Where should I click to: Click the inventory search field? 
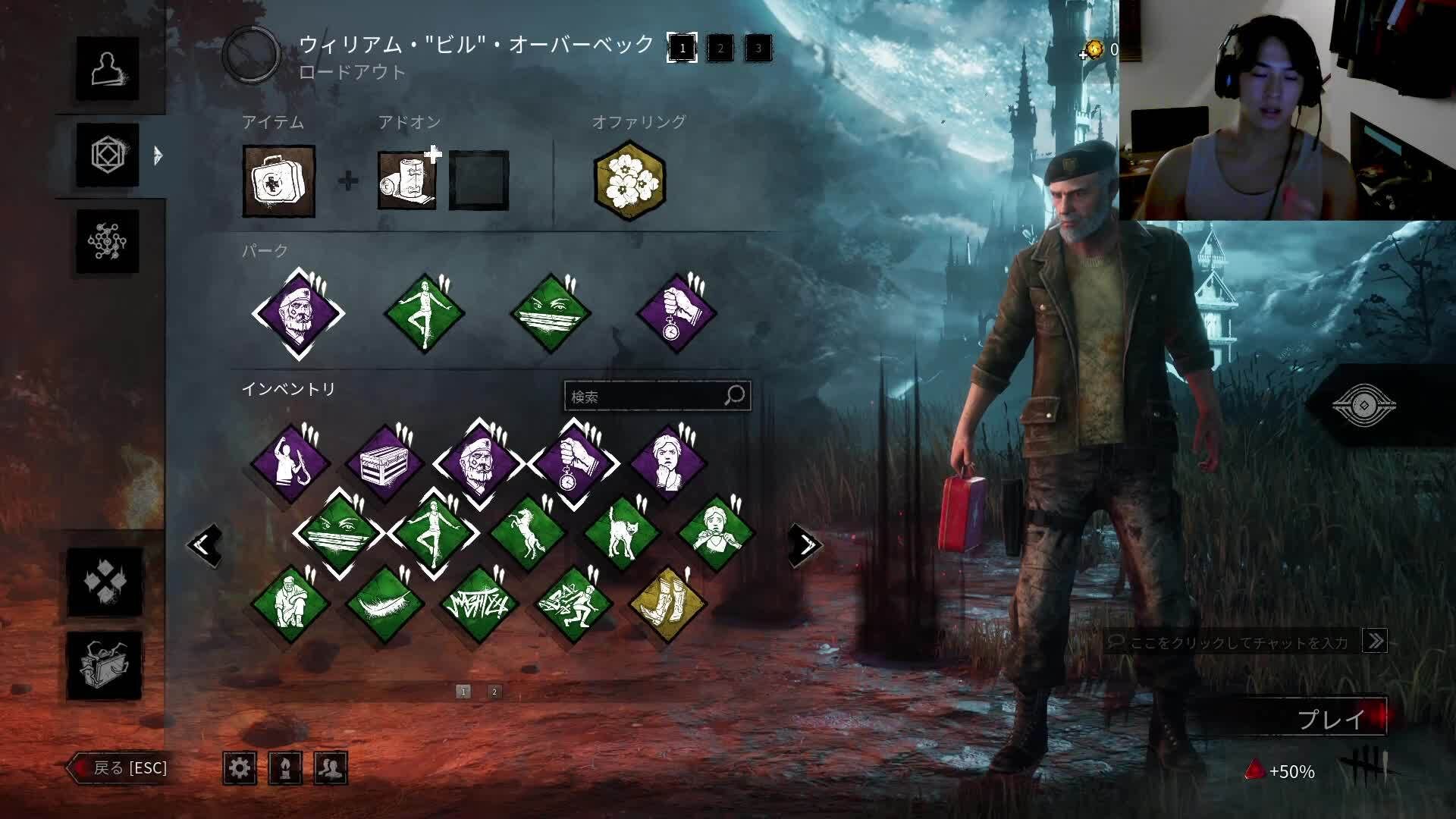[645, 396]
